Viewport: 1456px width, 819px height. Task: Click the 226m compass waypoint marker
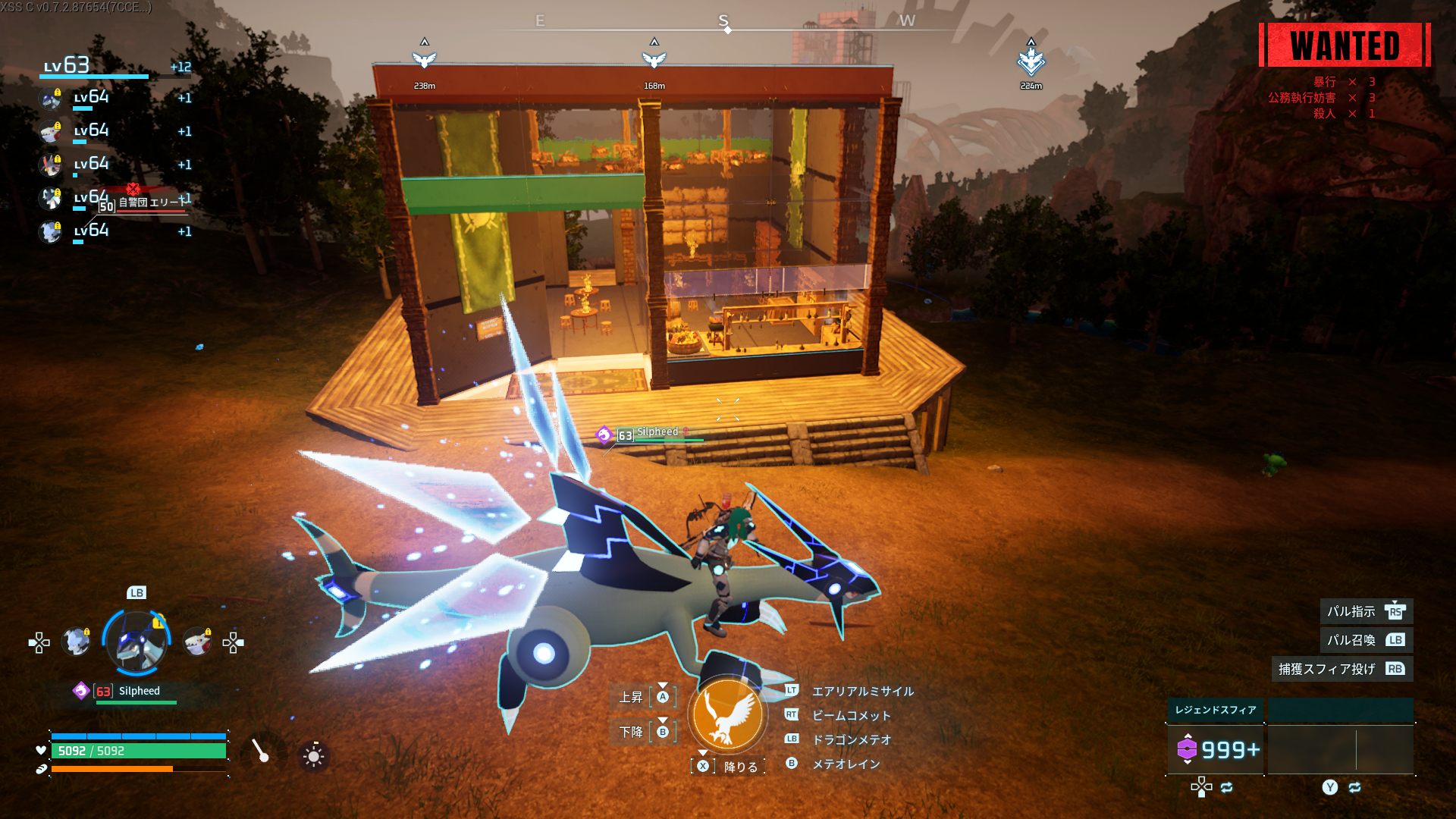tap(1031, 61)
